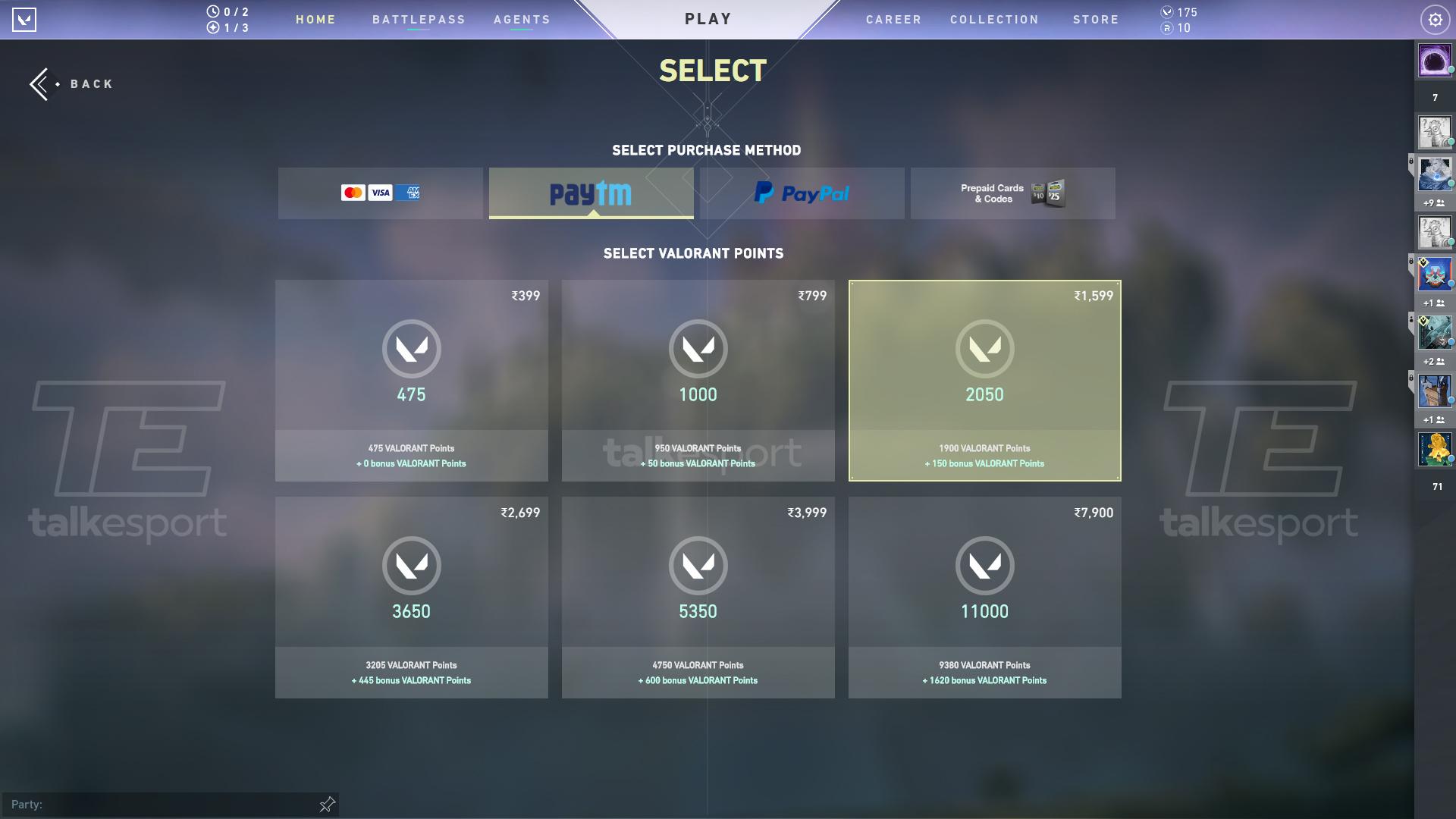The image size is (1456, 819).
Task: Pick the 475 Valorant Points bundle
Action: tap(411, 380)
